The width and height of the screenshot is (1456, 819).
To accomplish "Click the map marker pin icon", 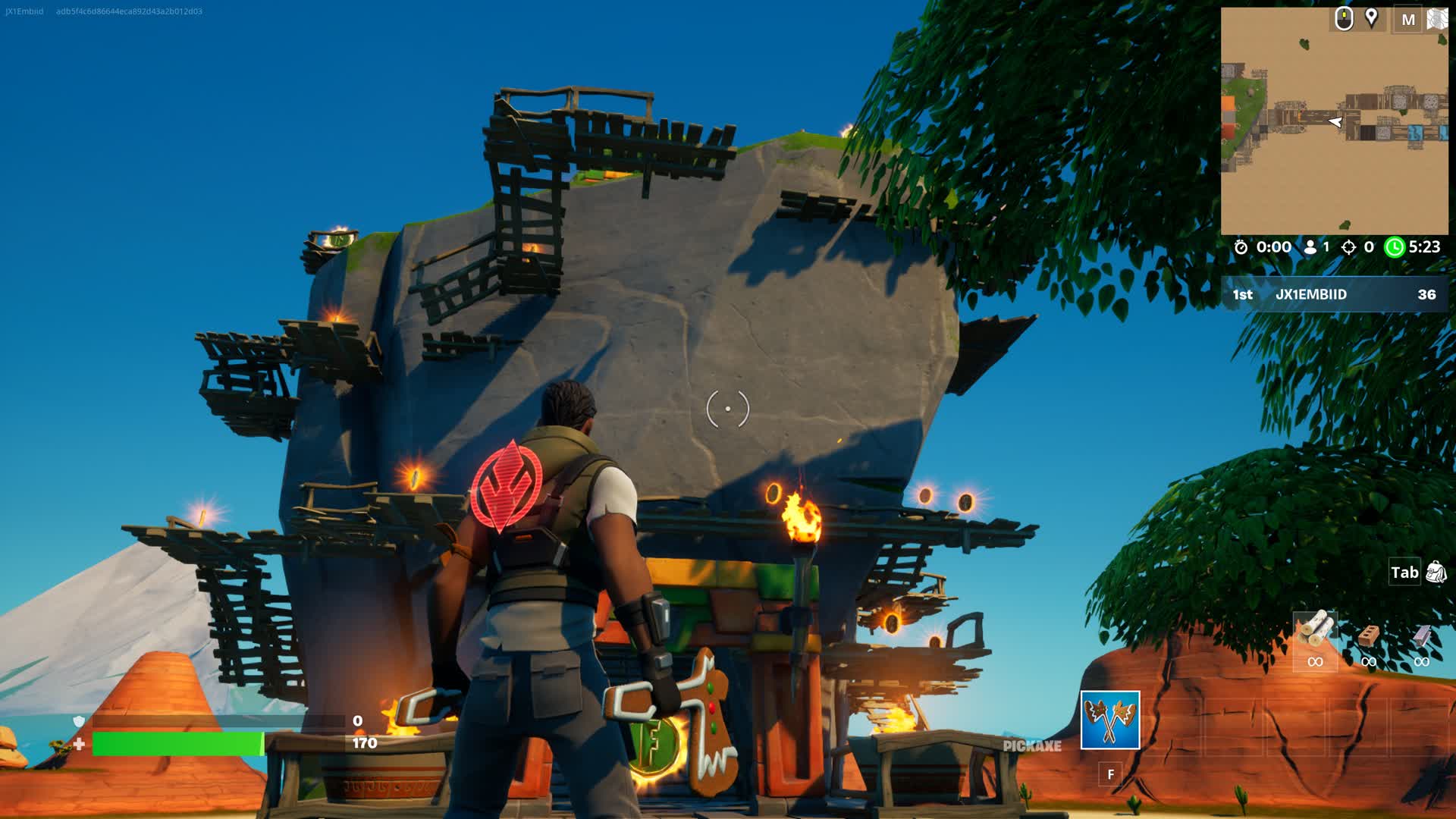I will [1371, 18].
